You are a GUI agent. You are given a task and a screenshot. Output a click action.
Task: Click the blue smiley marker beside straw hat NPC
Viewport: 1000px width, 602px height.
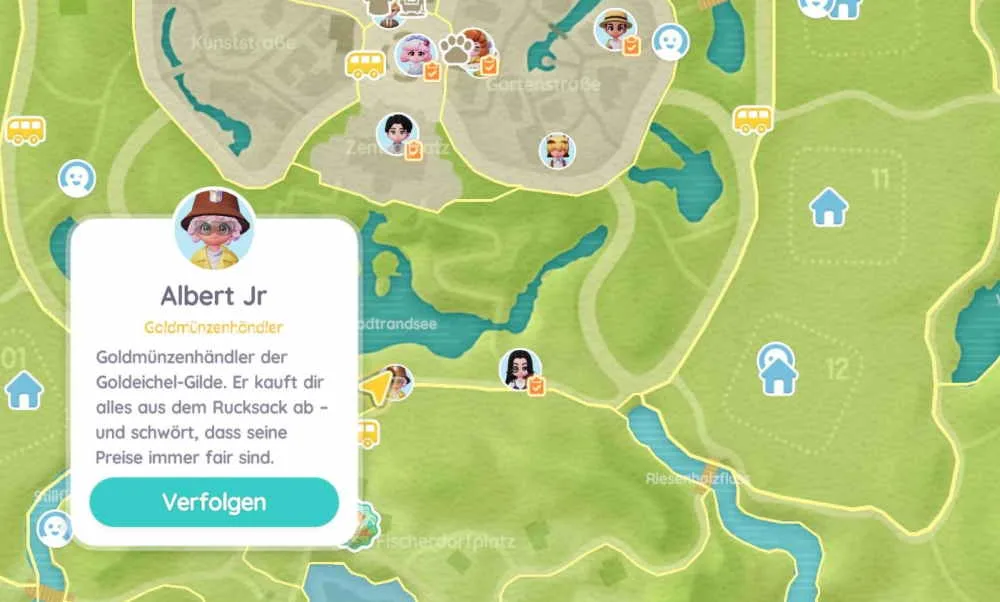pyautogui.click(x=670, y=42)
